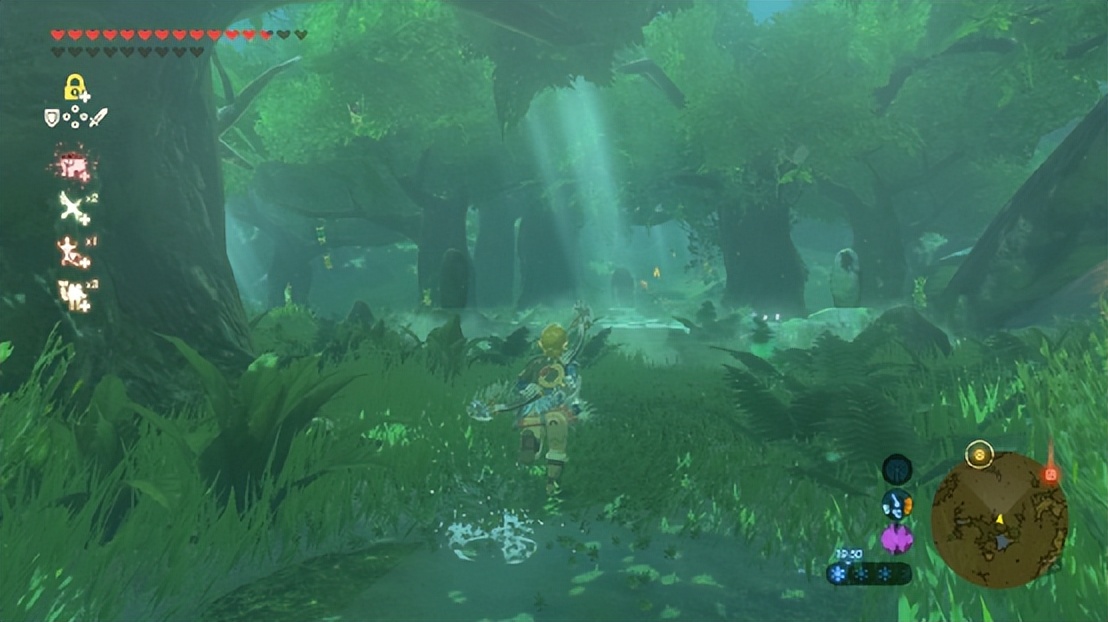Click the yellow padlock icon
1108x622 pixels.
coord(75,88)
